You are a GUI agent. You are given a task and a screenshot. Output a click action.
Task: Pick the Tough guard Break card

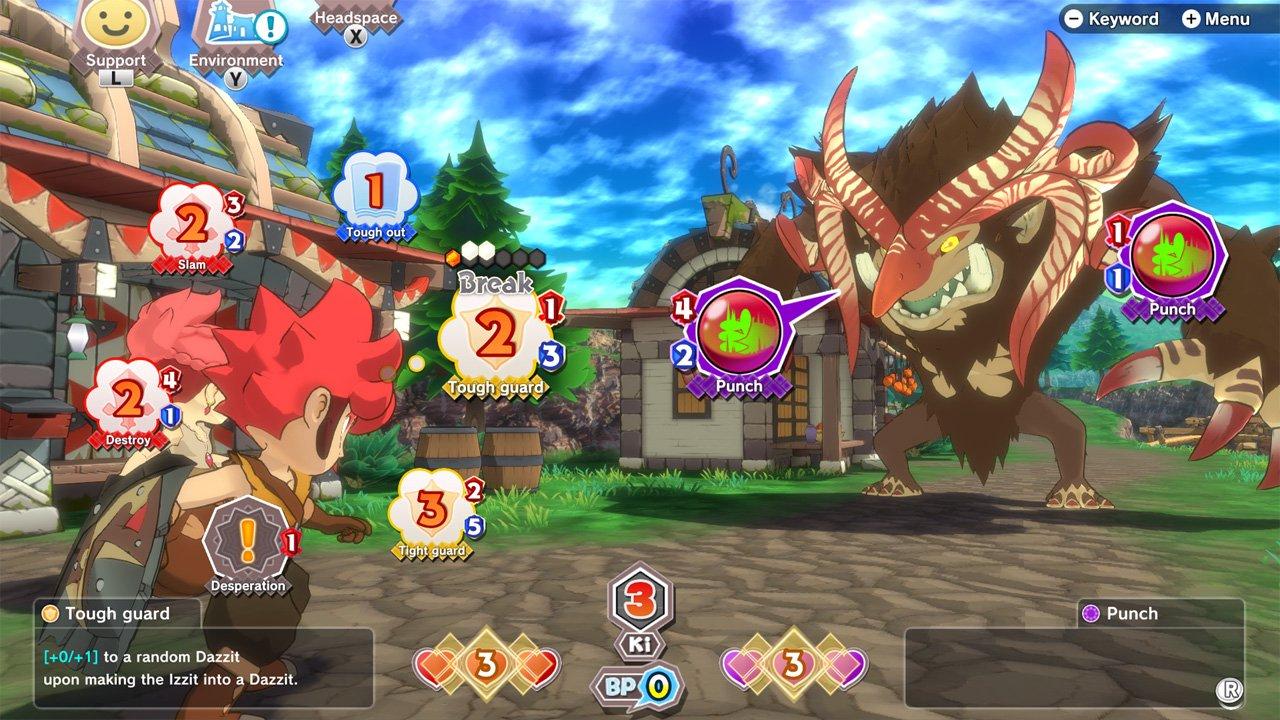(x=497, y=335)
